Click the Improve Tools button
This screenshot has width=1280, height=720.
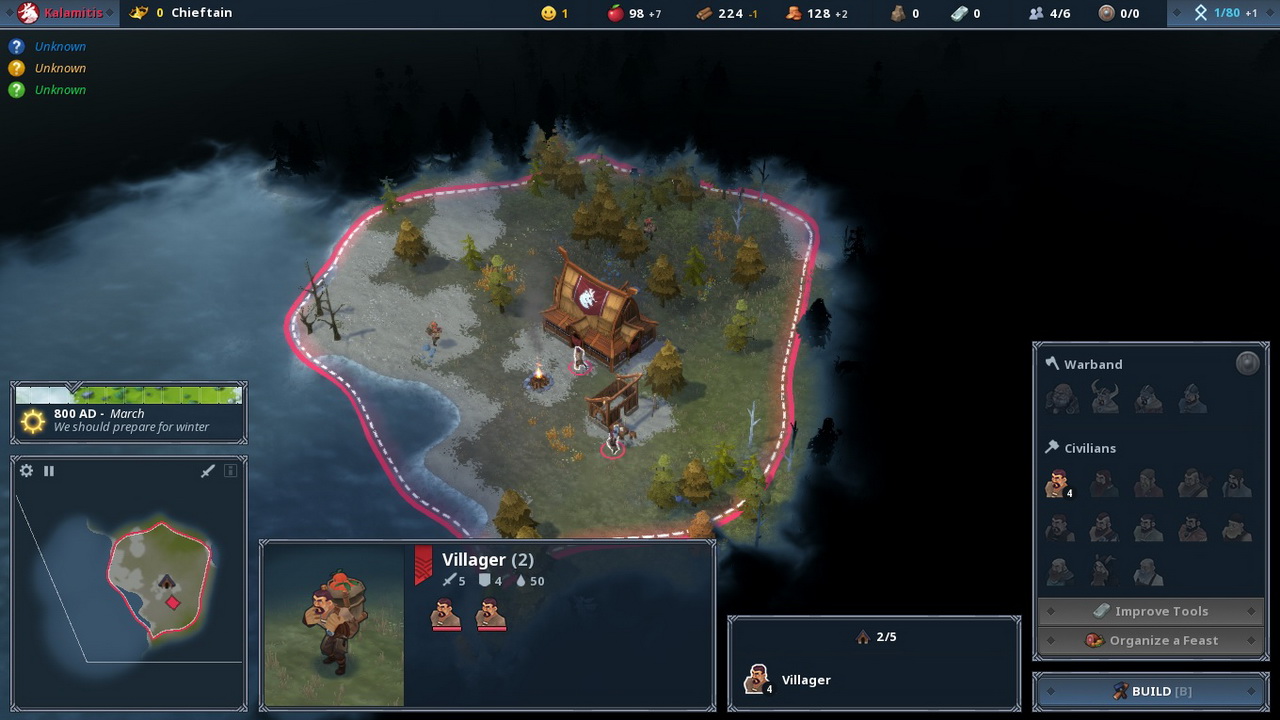(1151, 611)
